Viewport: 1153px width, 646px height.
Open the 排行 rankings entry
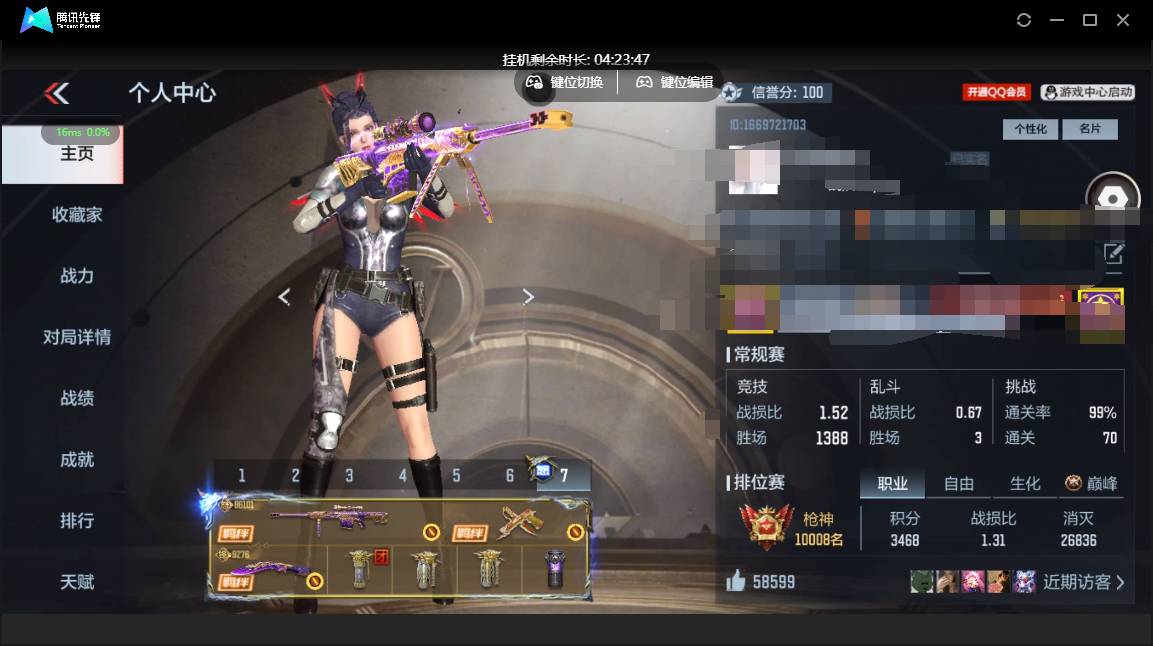click(x=77, y=520)
